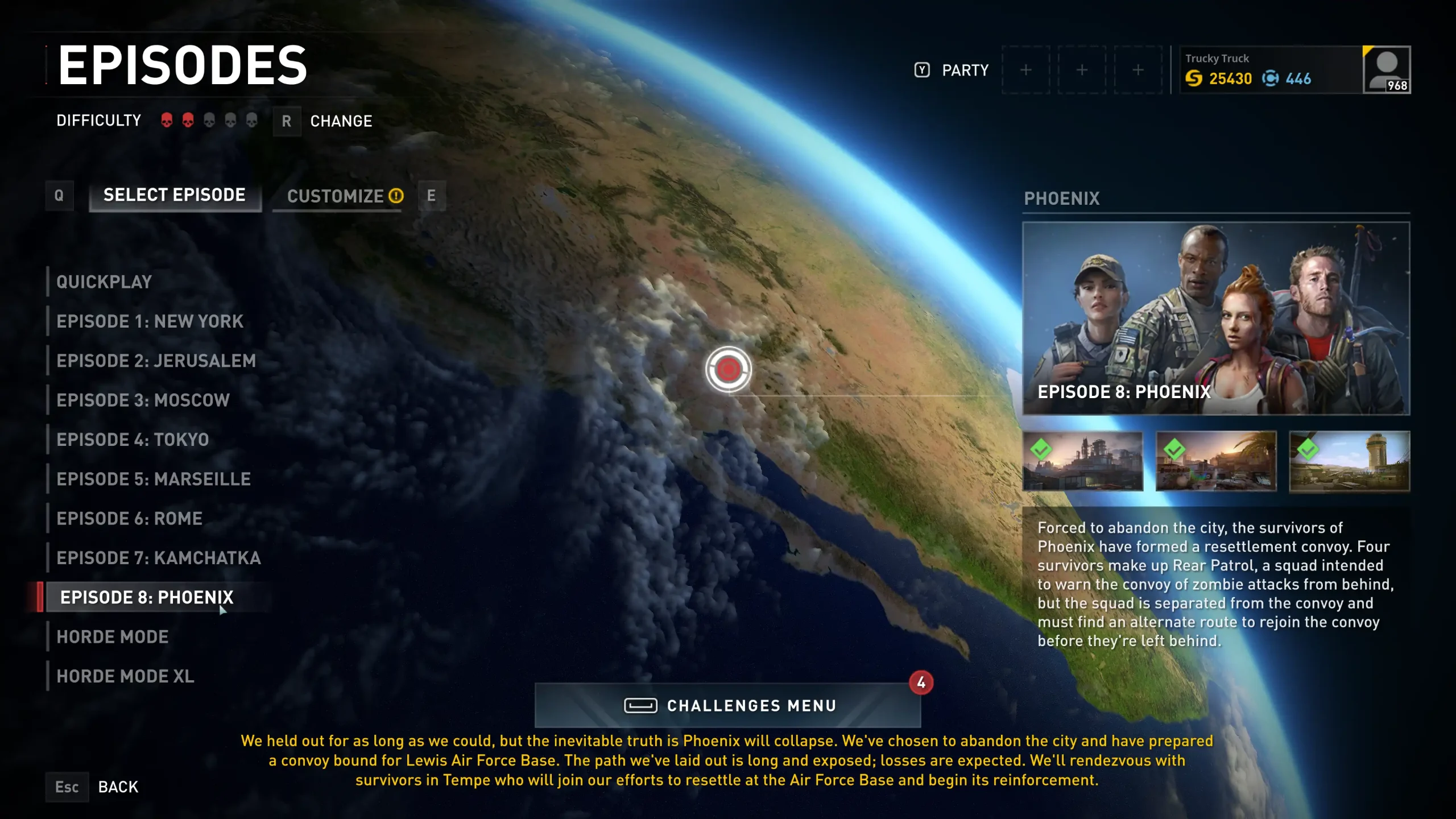Open the Challenges Menu
Image resolution: width=1456 pixels, height=819 pixels.
click(727, 705)
